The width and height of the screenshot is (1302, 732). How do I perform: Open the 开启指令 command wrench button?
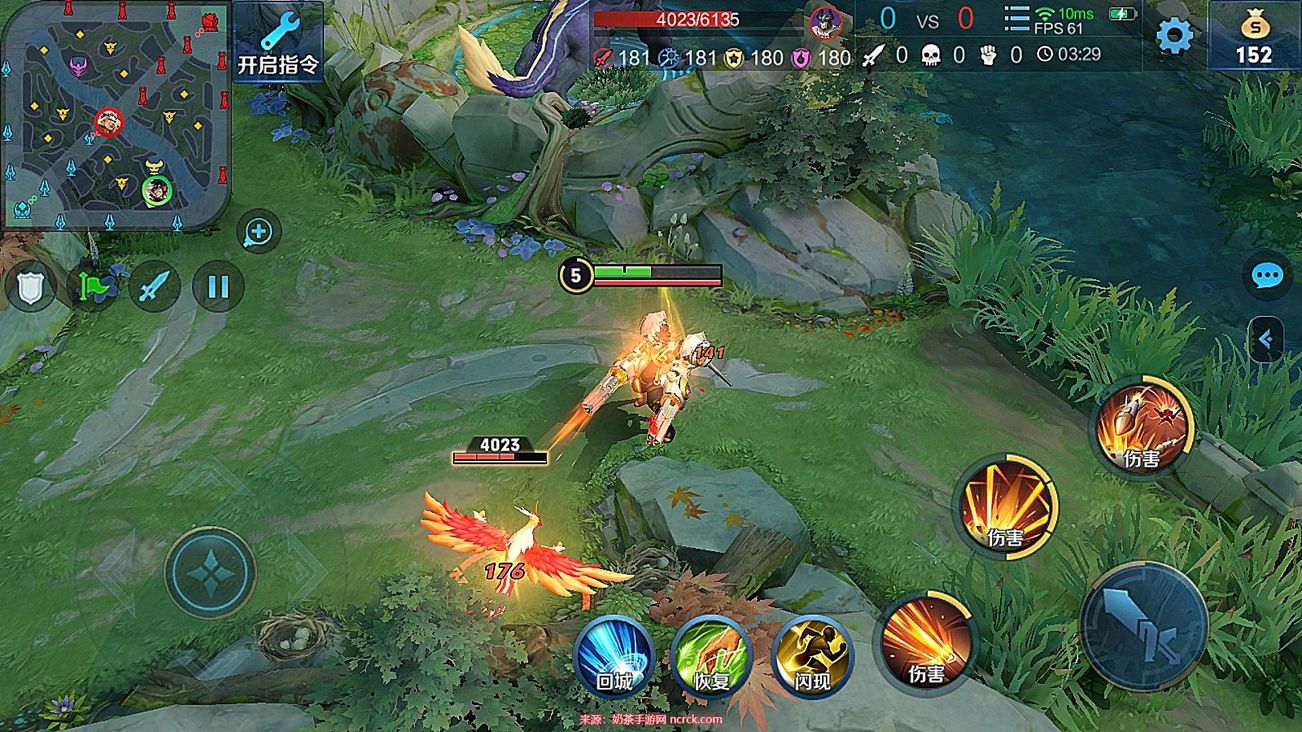pyautogui.click(x=278, y=43)
